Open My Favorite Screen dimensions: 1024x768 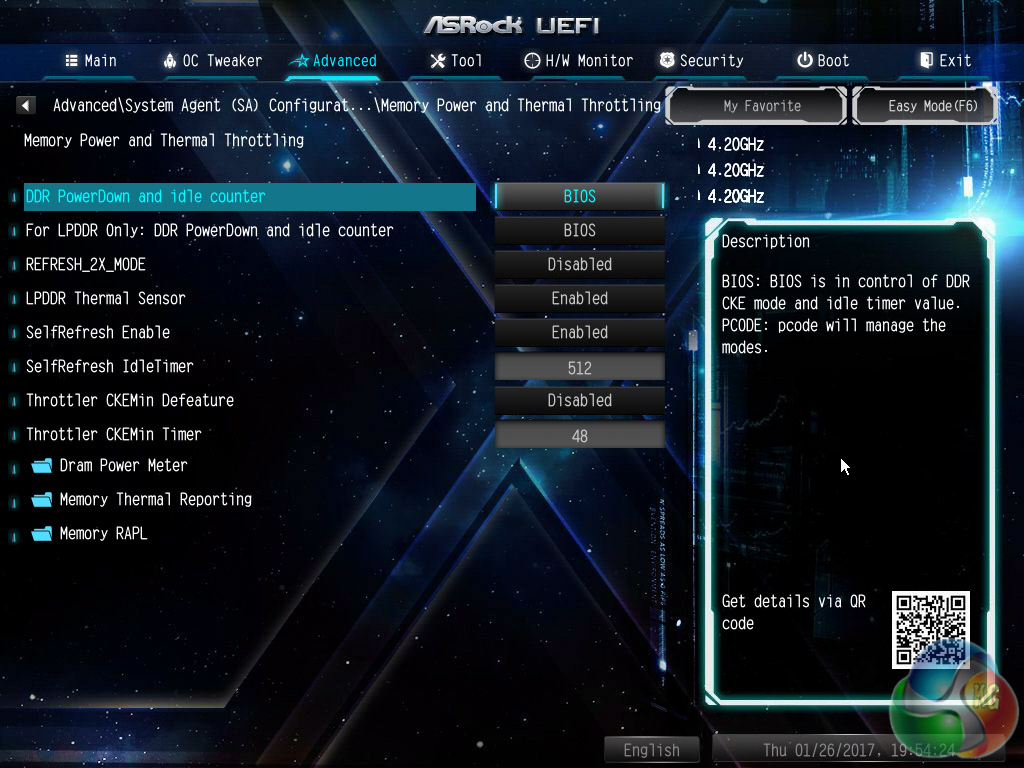point(762,106)
